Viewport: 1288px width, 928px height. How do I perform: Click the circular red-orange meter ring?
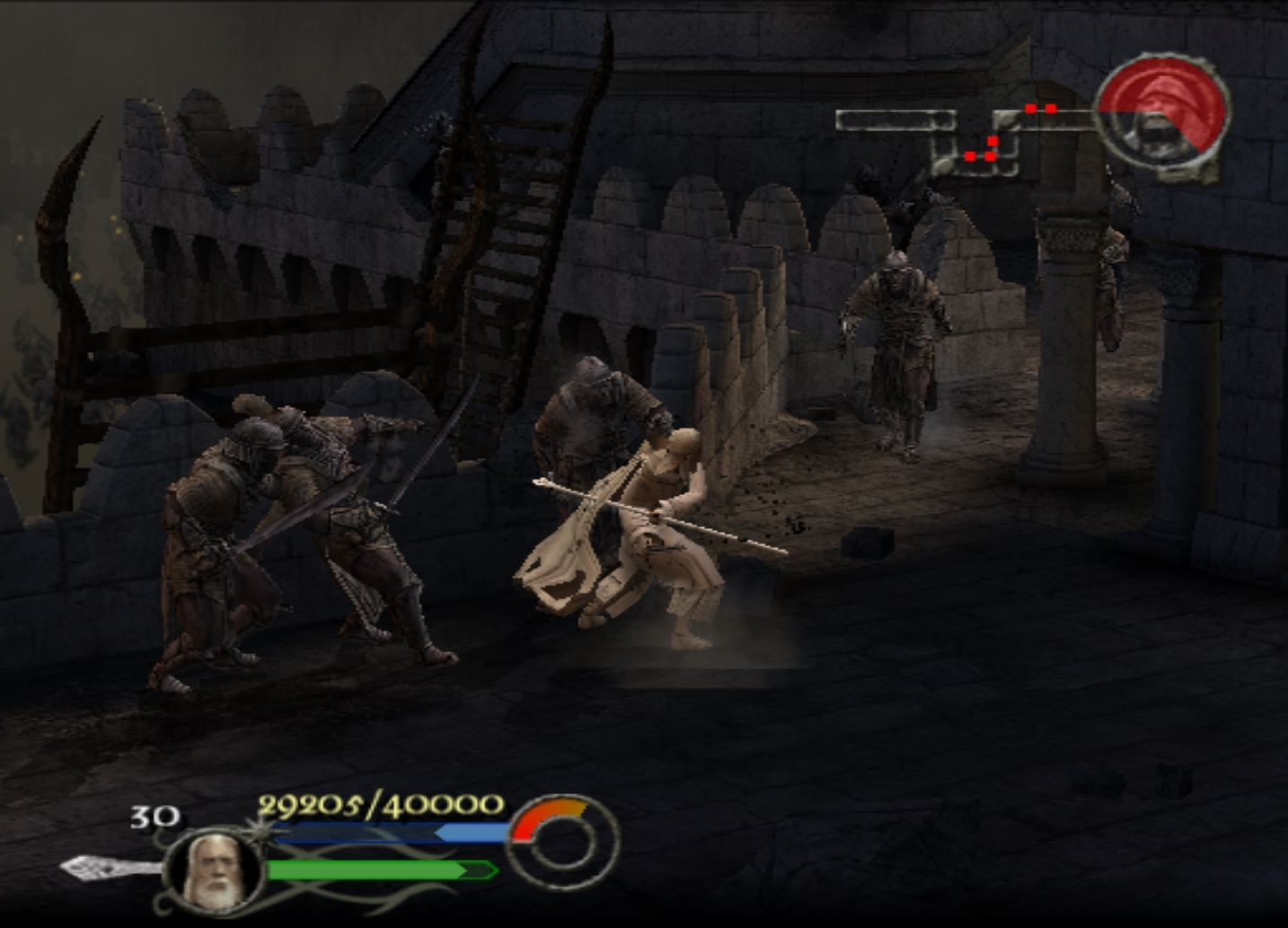pos(559,844)
